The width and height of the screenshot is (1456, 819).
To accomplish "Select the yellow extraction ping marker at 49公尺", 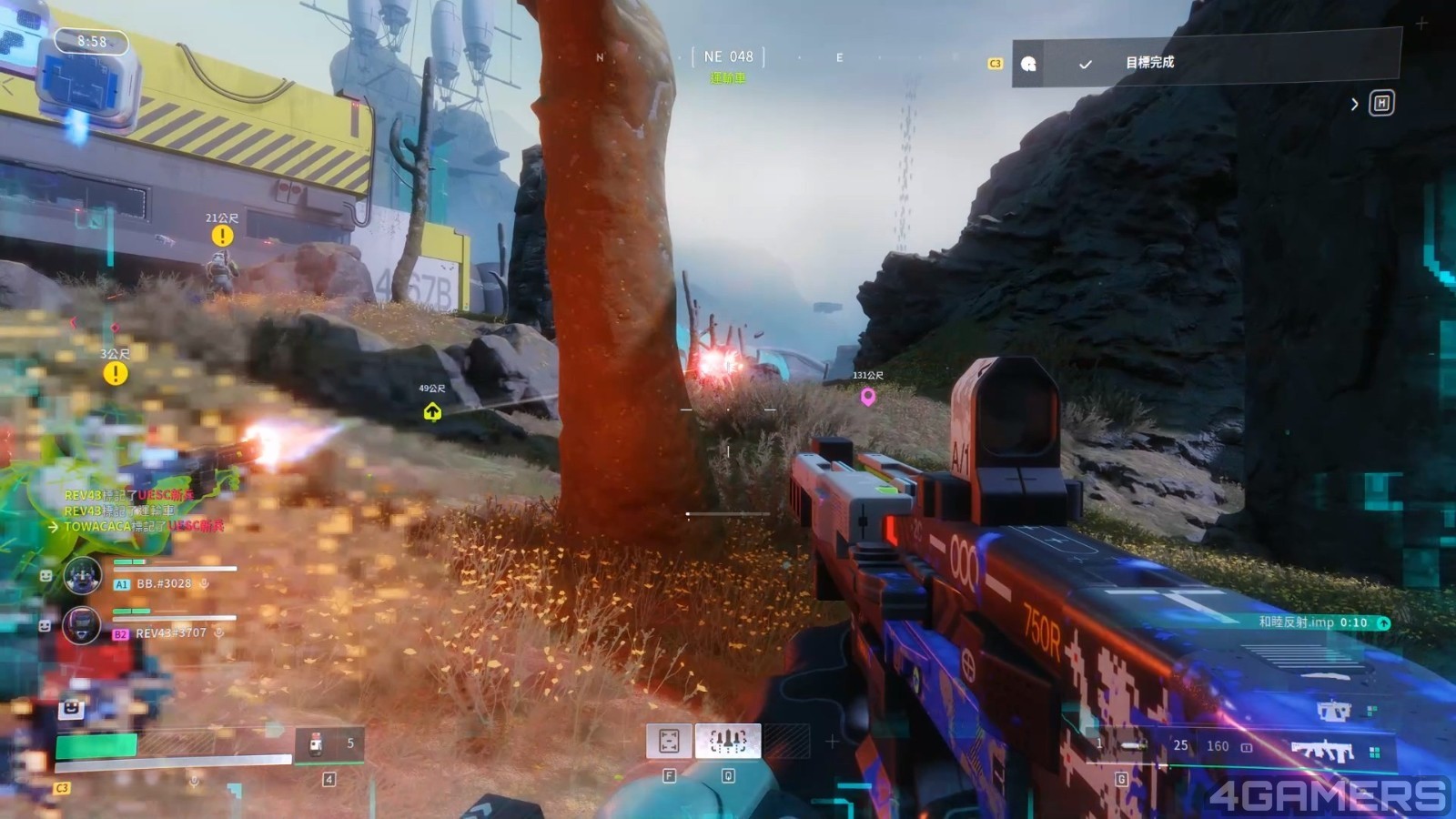I will pyautogui.click(x=432, y=411).
